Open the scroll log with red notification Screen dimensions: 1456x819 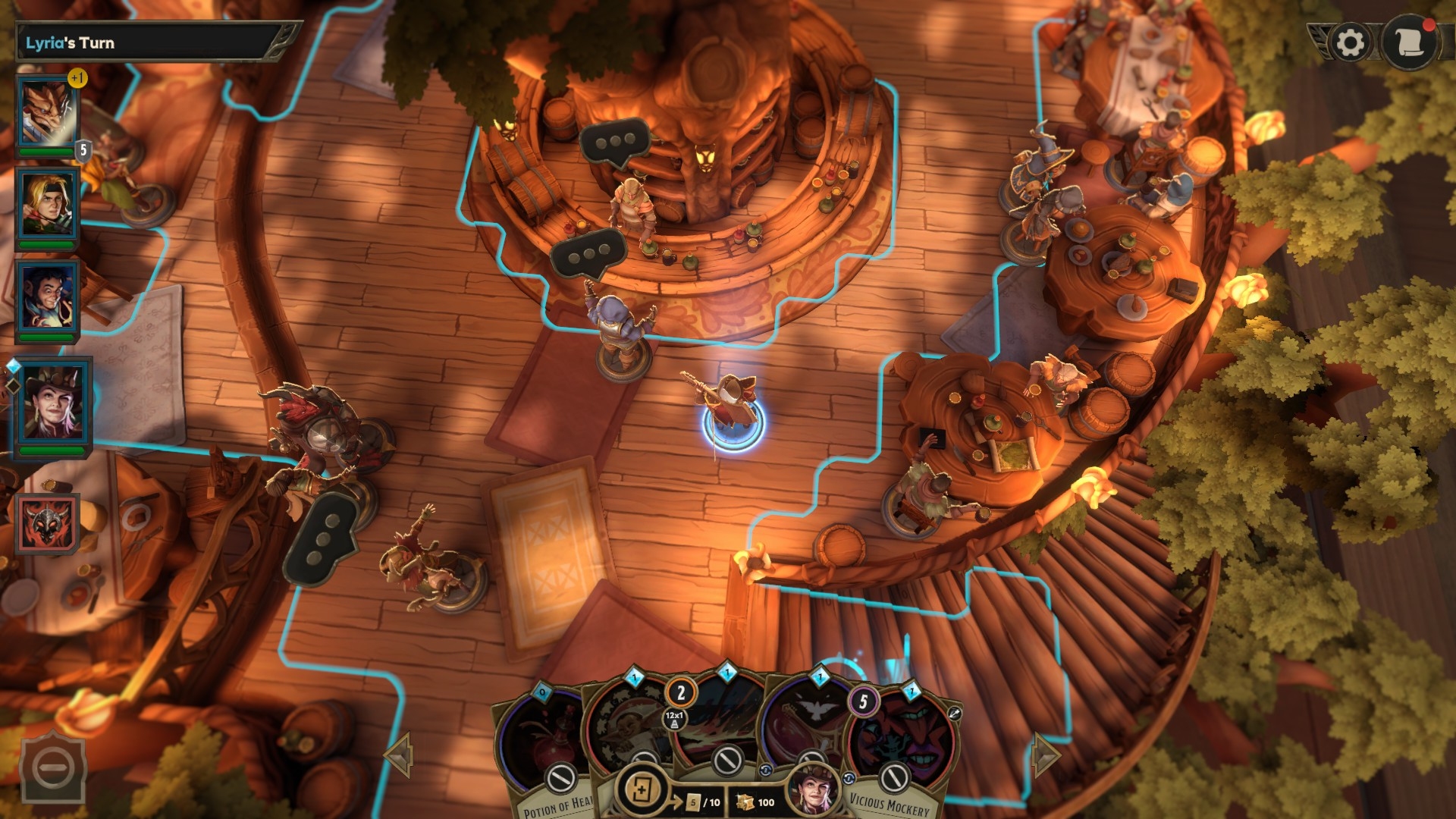[1410, 42]
